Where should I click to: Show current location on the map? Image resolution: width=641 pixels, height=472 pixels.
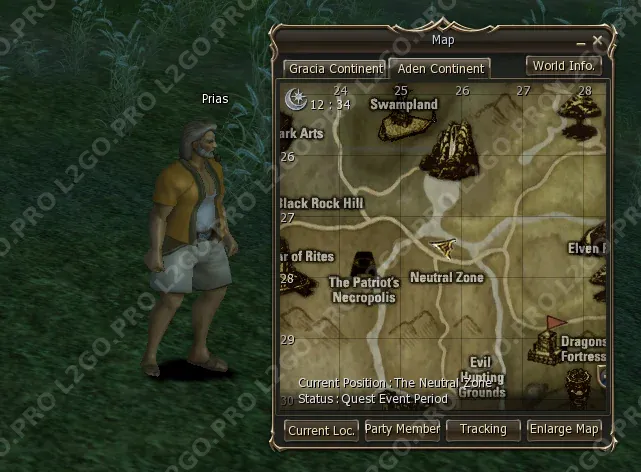321,429
